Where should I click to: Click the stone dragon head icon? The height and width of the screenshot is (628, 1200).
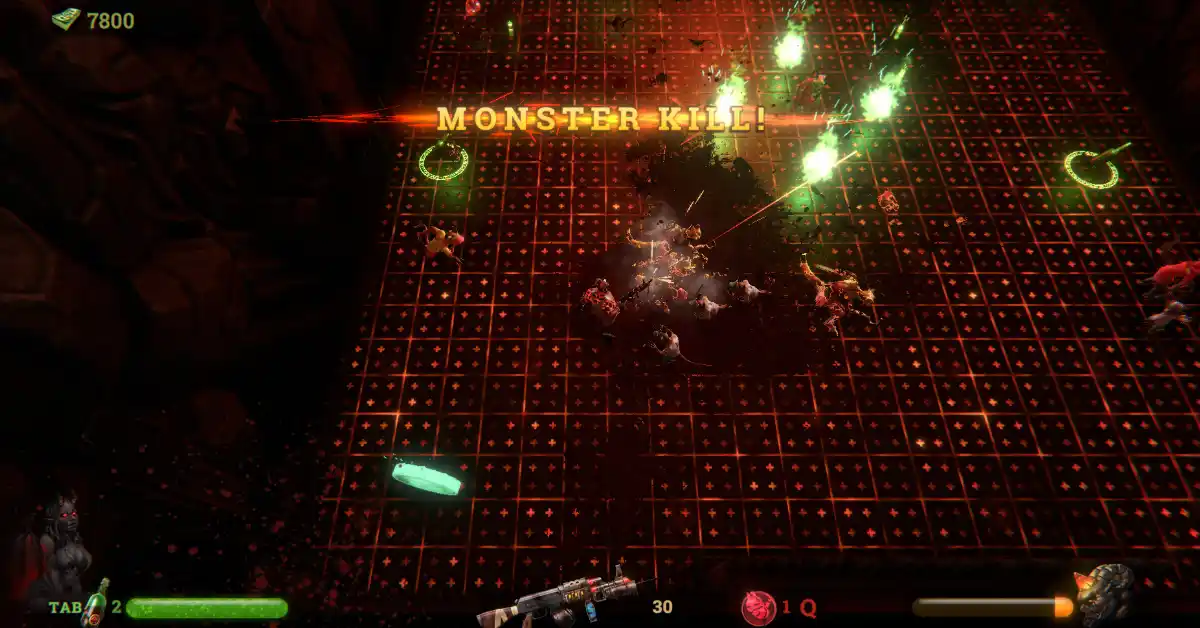pyautogui.click(x=1105, y=594)
